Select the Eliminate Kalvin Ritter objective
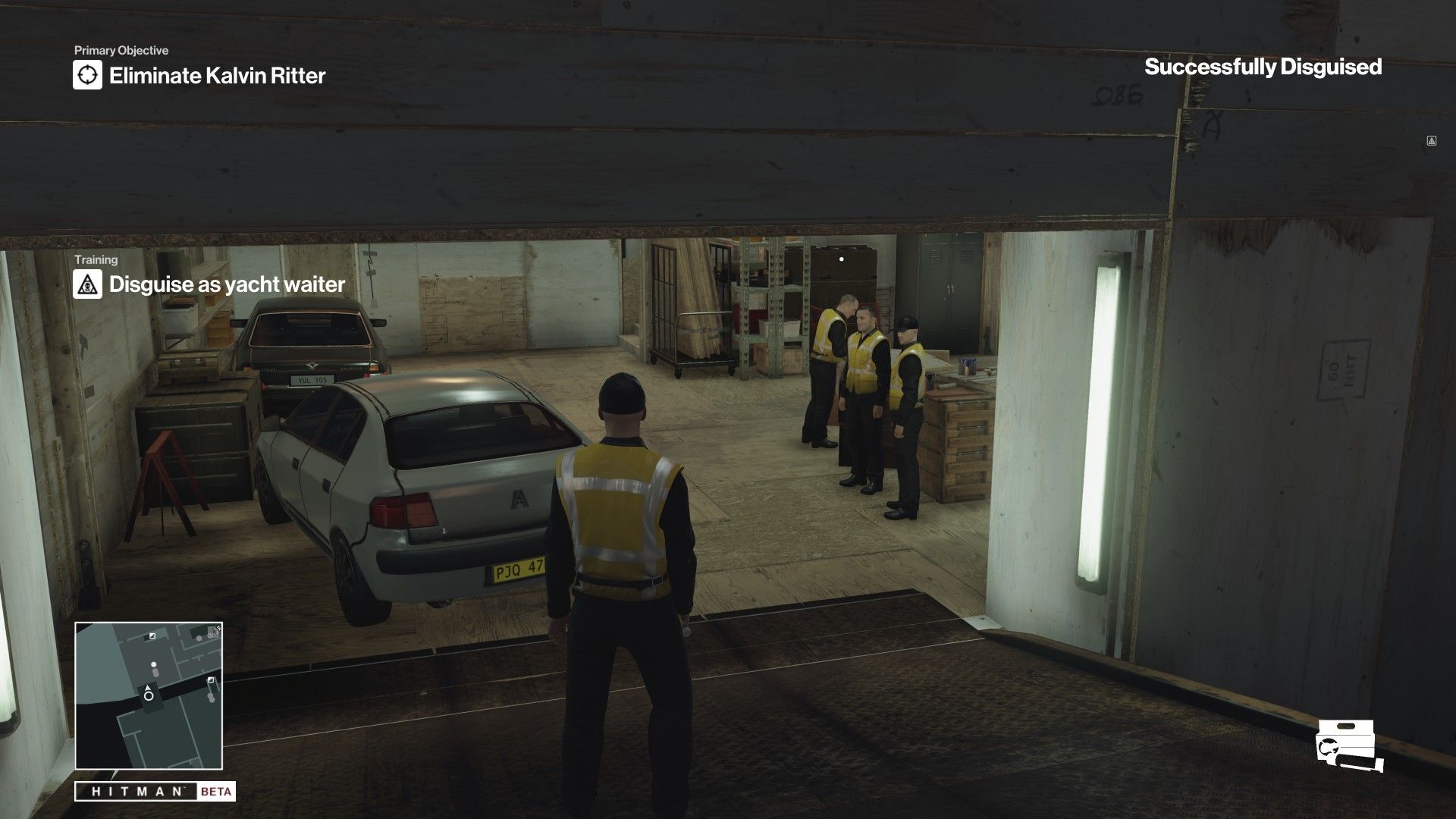1456x819 pixels. [x=217, y=76]
